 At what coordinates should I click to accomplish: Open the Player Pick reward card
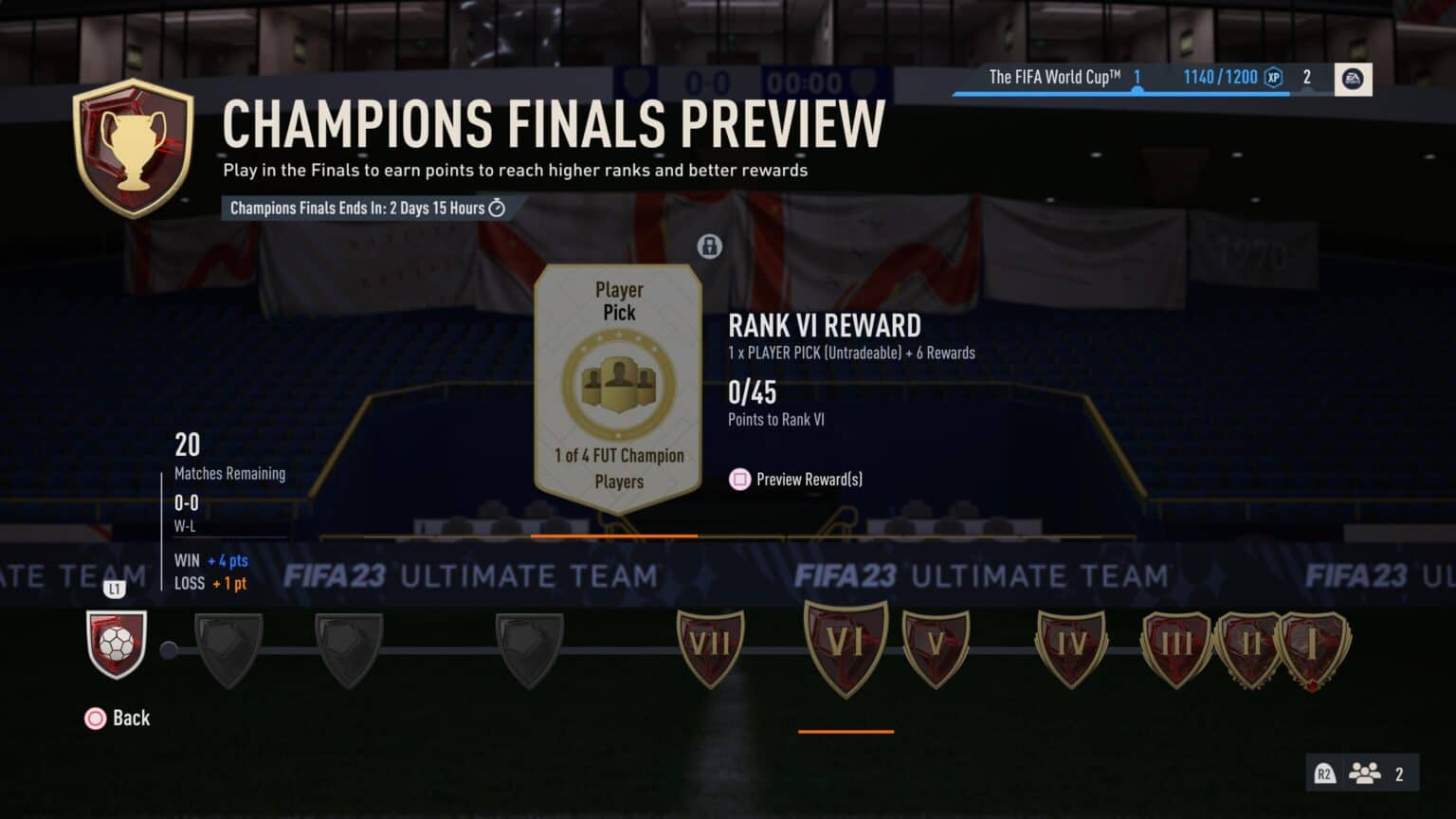619,387
